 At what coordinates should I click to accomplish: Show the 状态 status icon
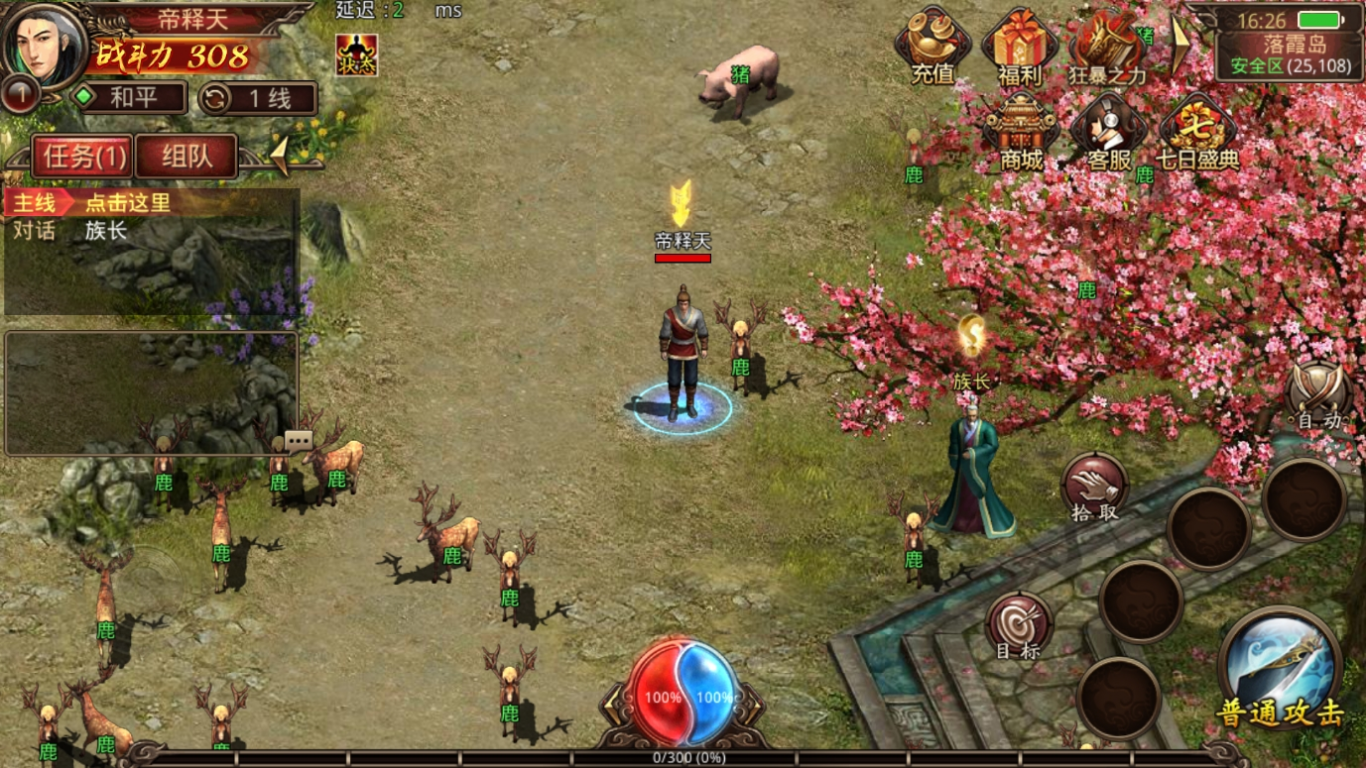tap(357, 55)
